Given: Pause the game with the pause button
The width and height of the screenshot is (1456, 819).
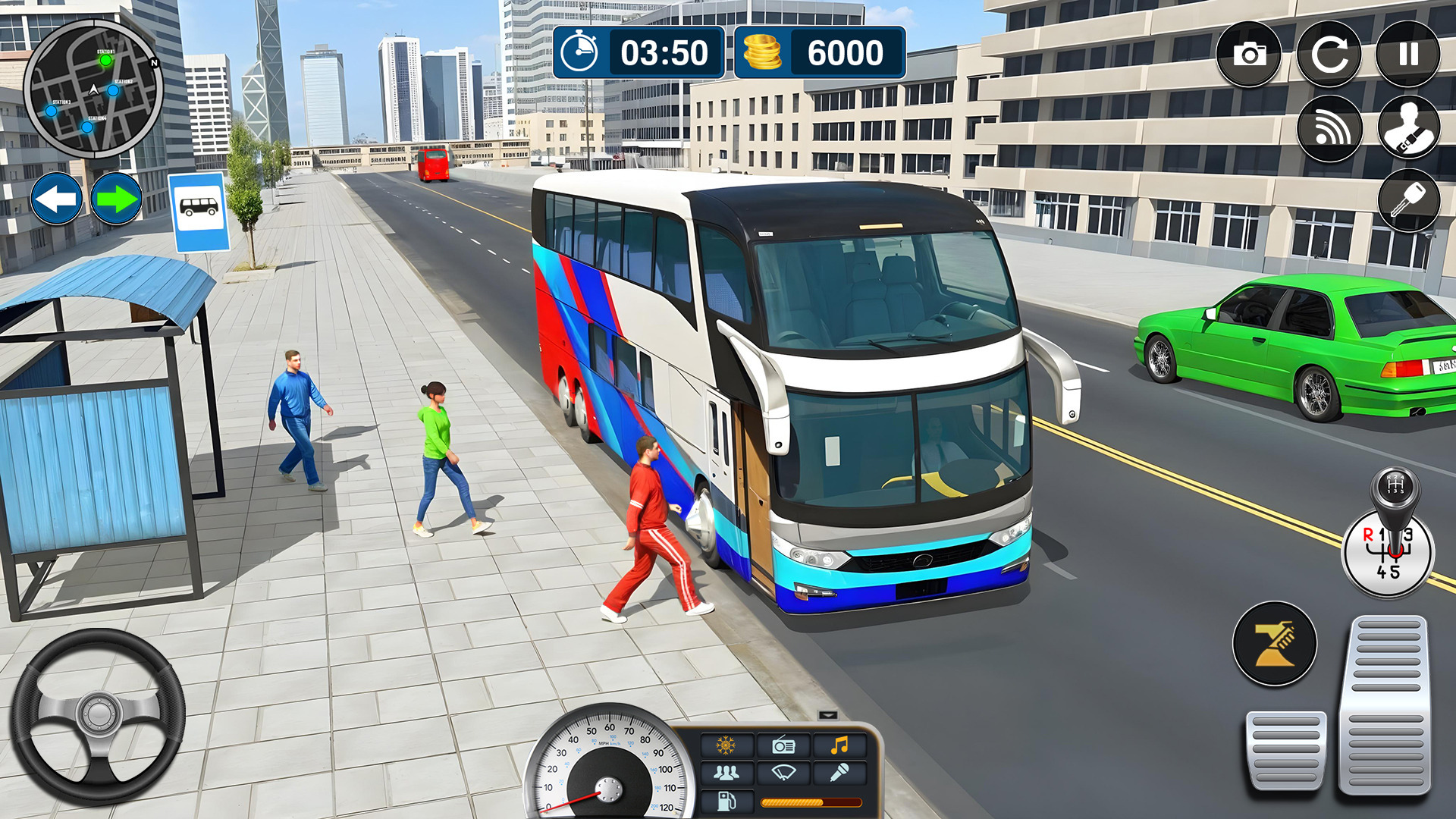Looking at the screenshot, I should coord(1410,53).
